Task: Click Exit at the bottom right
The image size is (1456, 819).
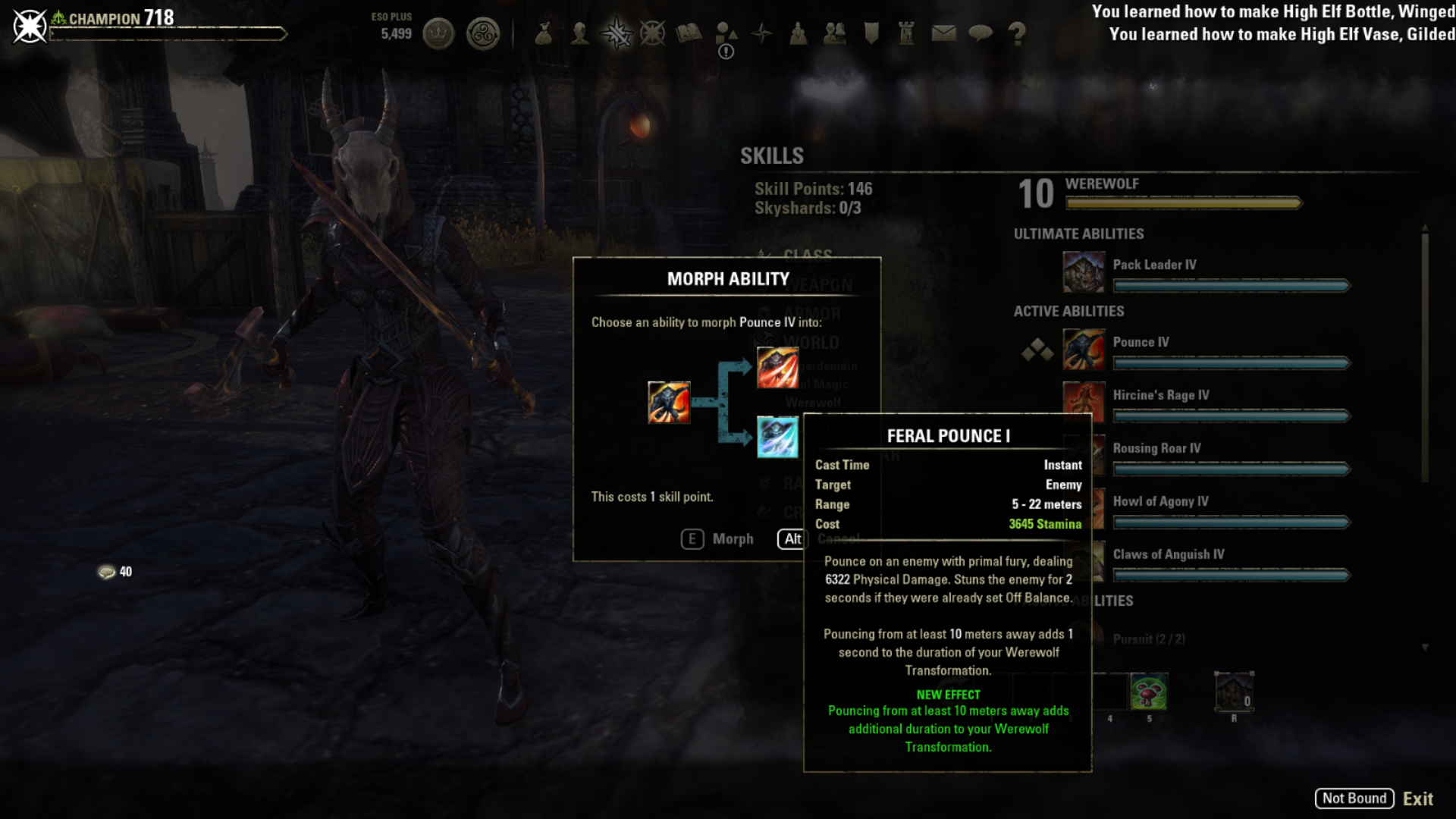Action: click(1417, 799)
